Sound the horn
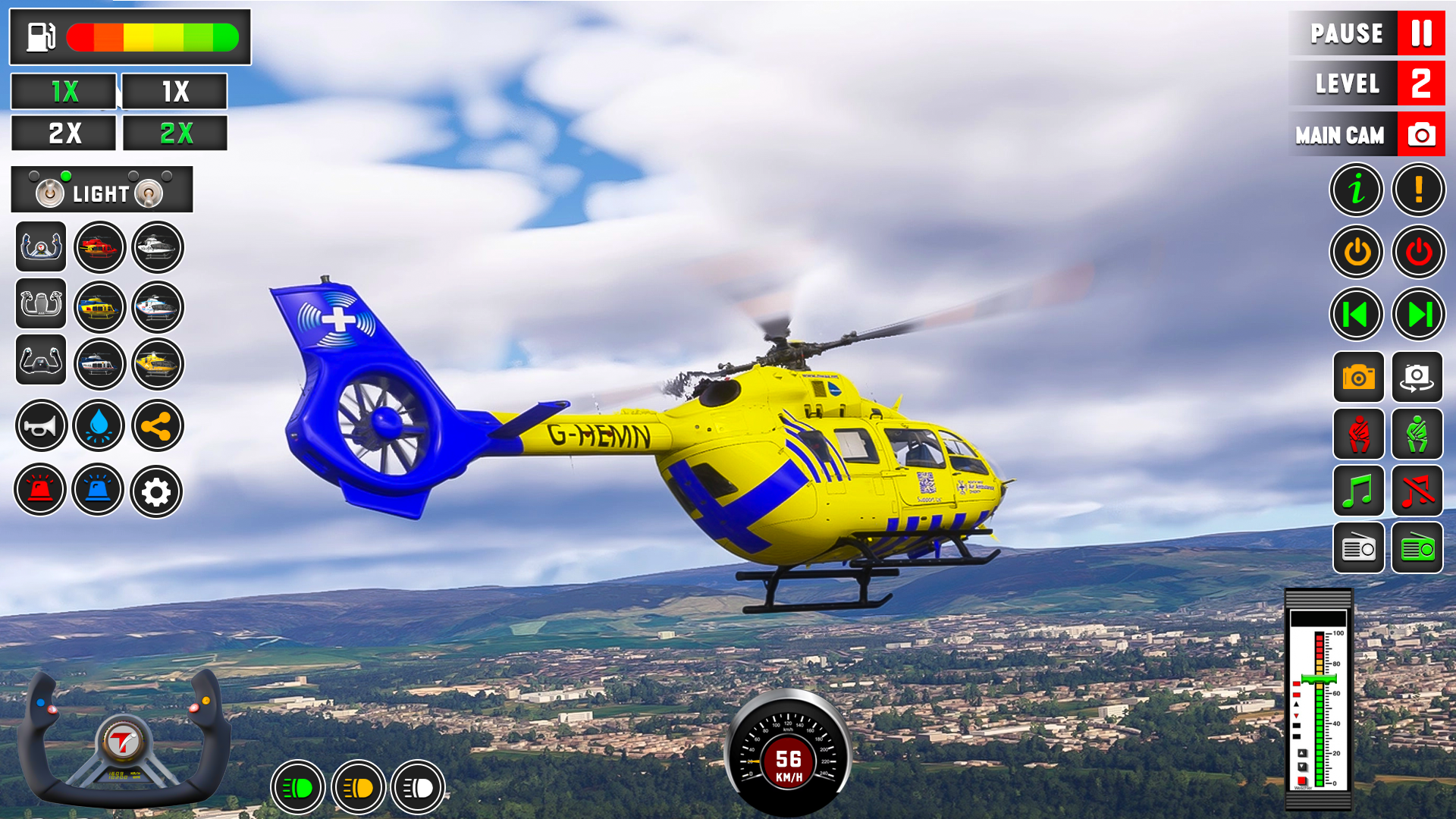 [40, 426]
